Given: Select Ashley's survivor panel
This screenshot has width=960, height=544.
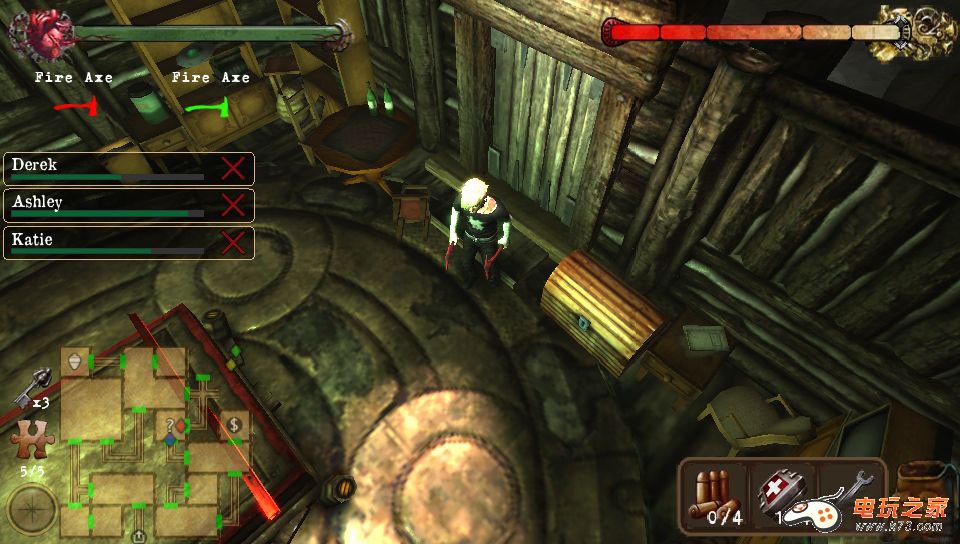Looking at the screenshot, I should (128, 205).
